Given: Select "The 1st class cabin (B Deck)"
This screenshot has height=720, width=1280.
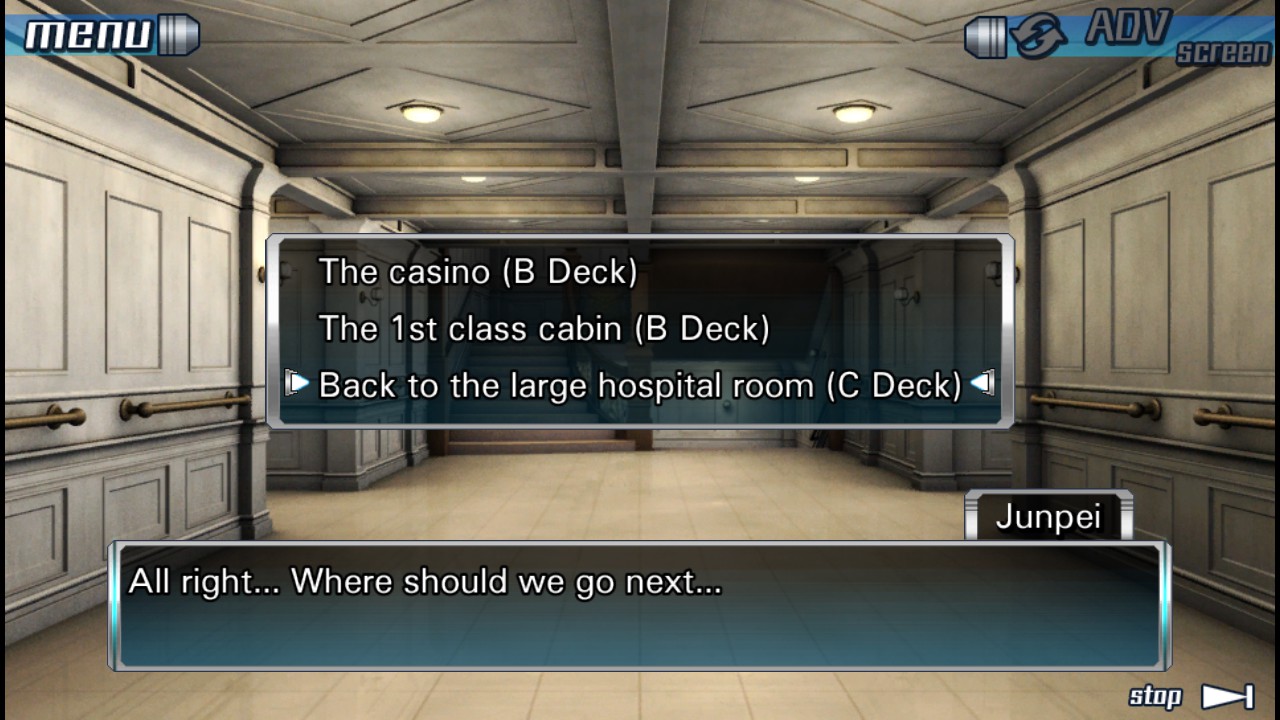Looking at the screenshot, I should click(x=544, y=329).
